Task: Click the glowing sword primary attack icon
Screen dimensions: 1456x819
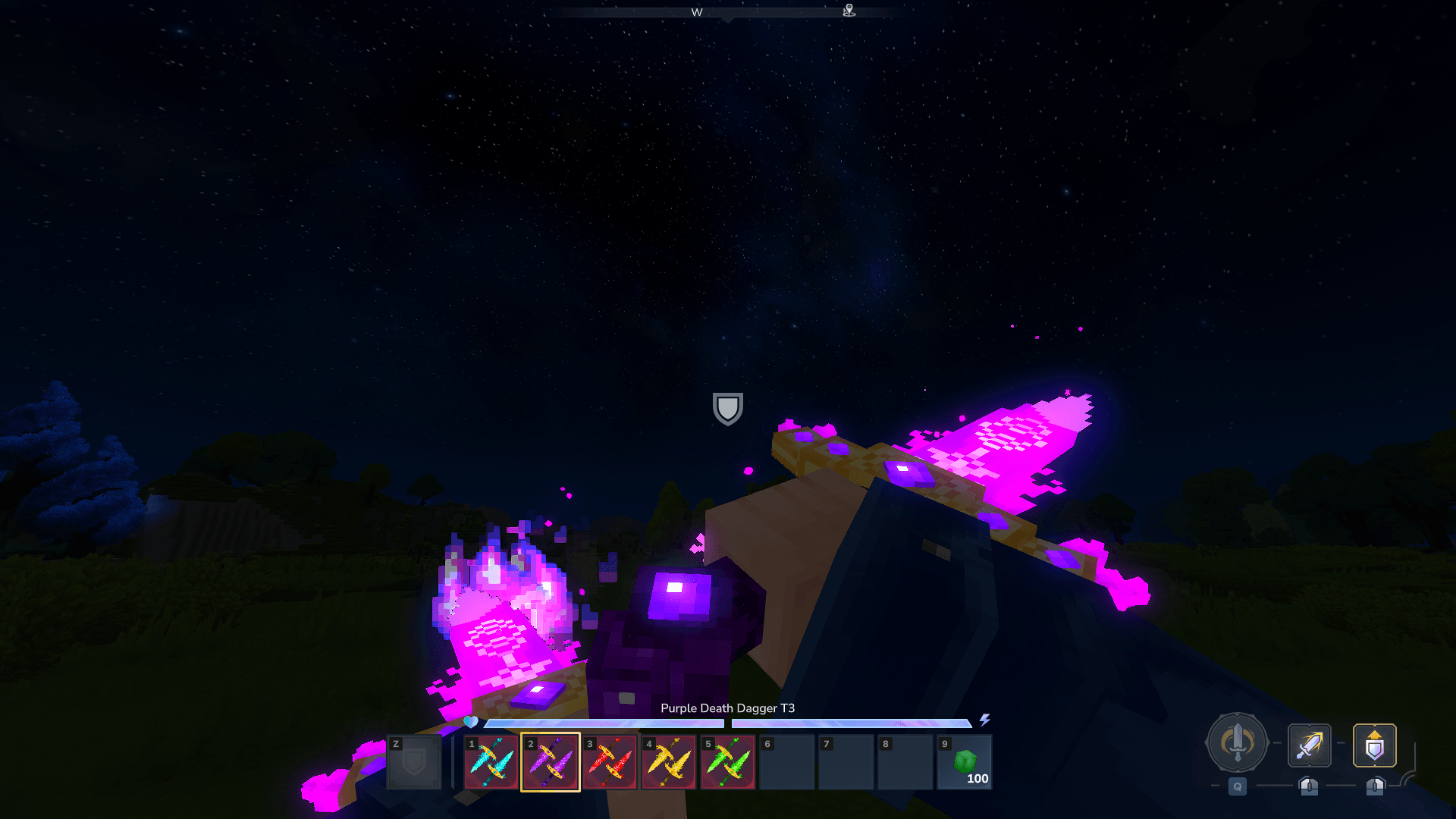Action: click(x=1309, y=745)
